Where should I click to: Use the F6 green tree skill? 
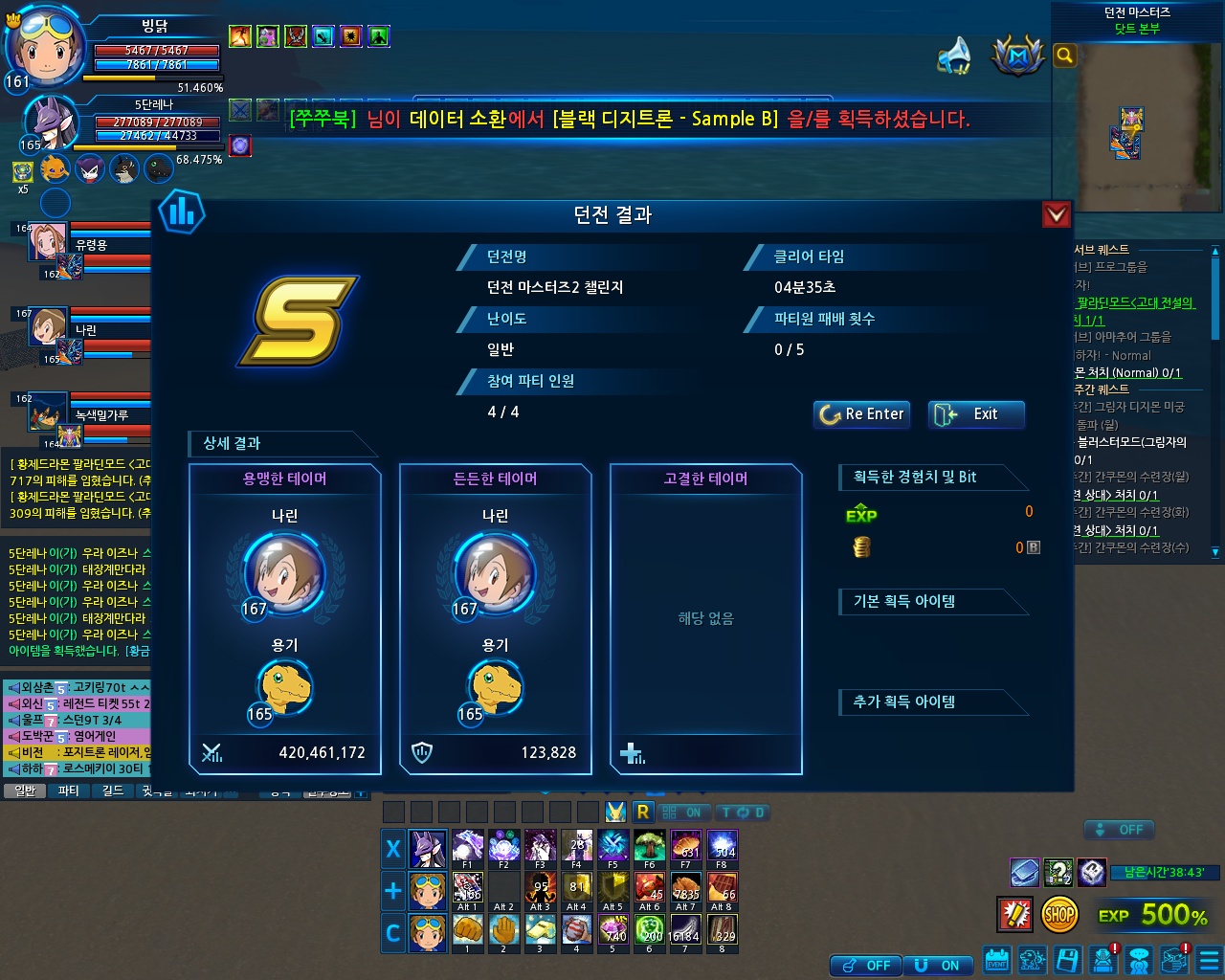[650, 848]
